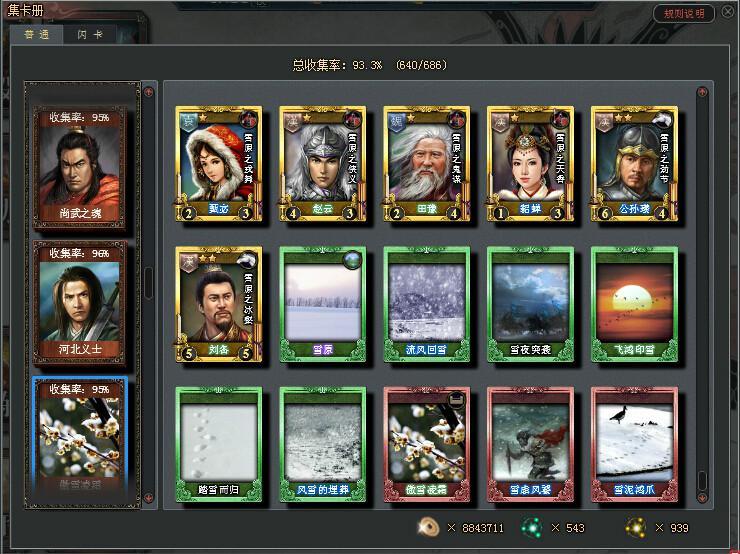The image size is (740, 554).
Task: Choose the 雪原 green card
Action: point(322,303)
